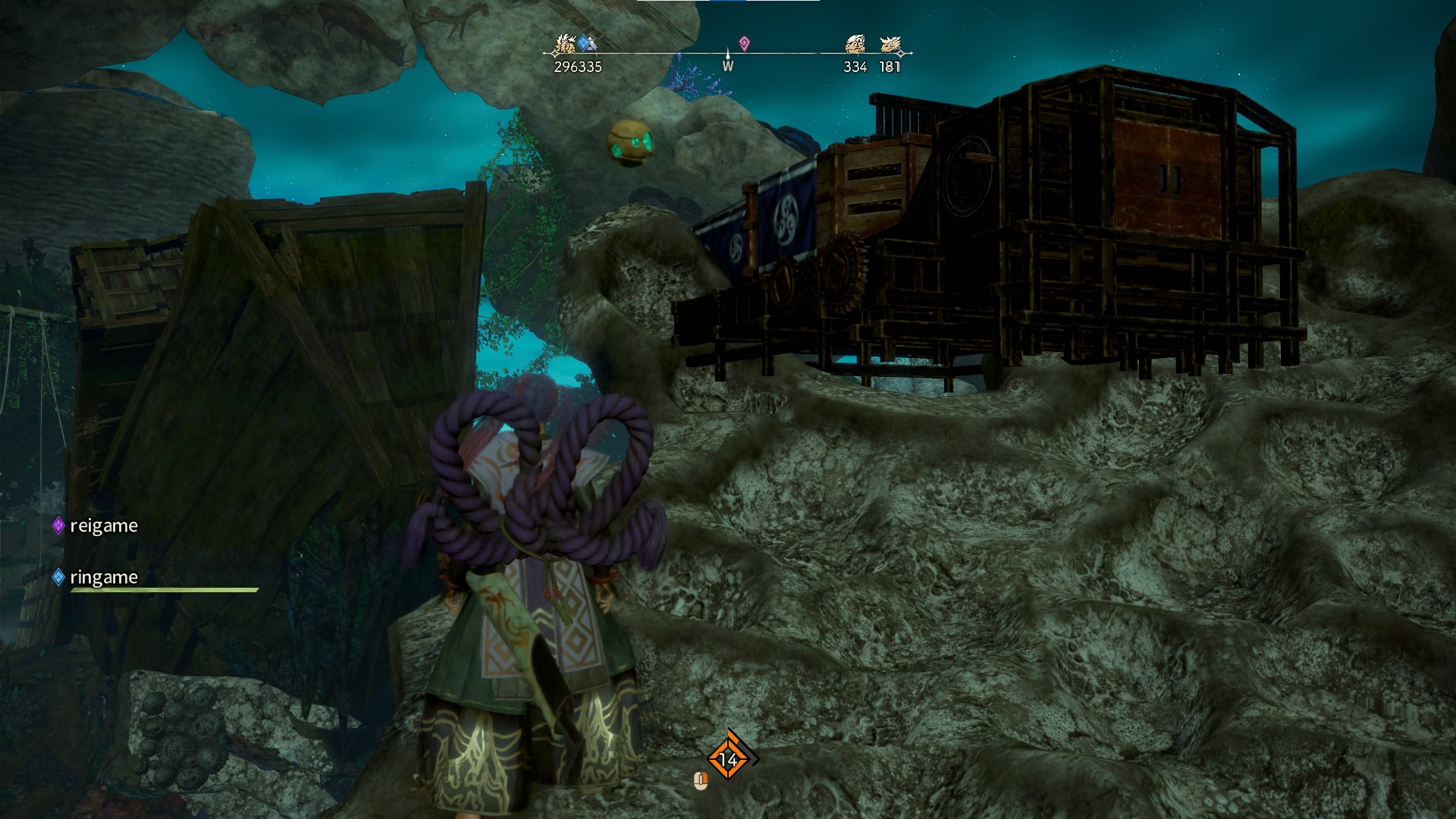
Task: Select player reigame in the party list
Action: (103, 526)
